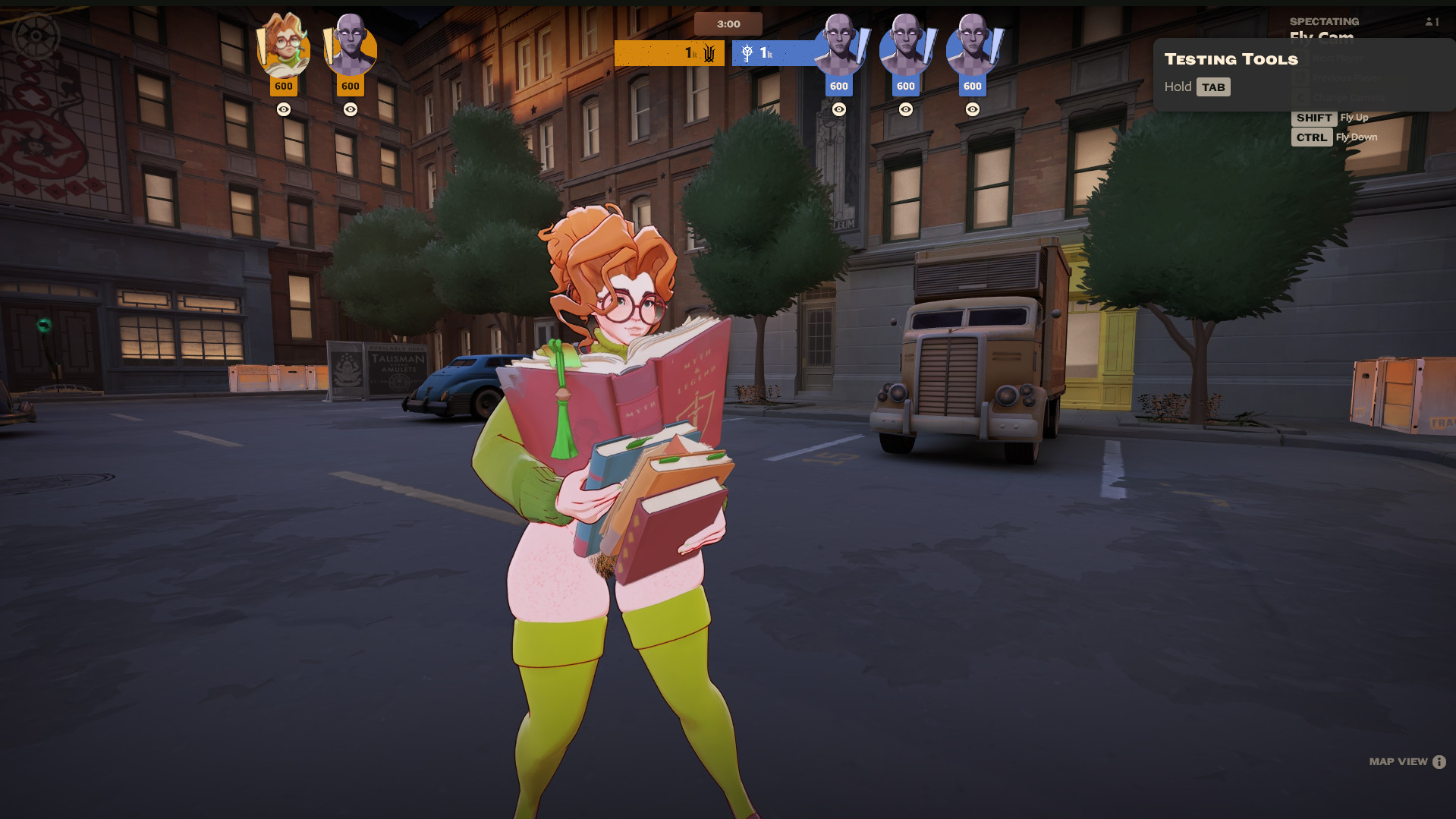Toggle eye icon under orange bald portrait

351,109
